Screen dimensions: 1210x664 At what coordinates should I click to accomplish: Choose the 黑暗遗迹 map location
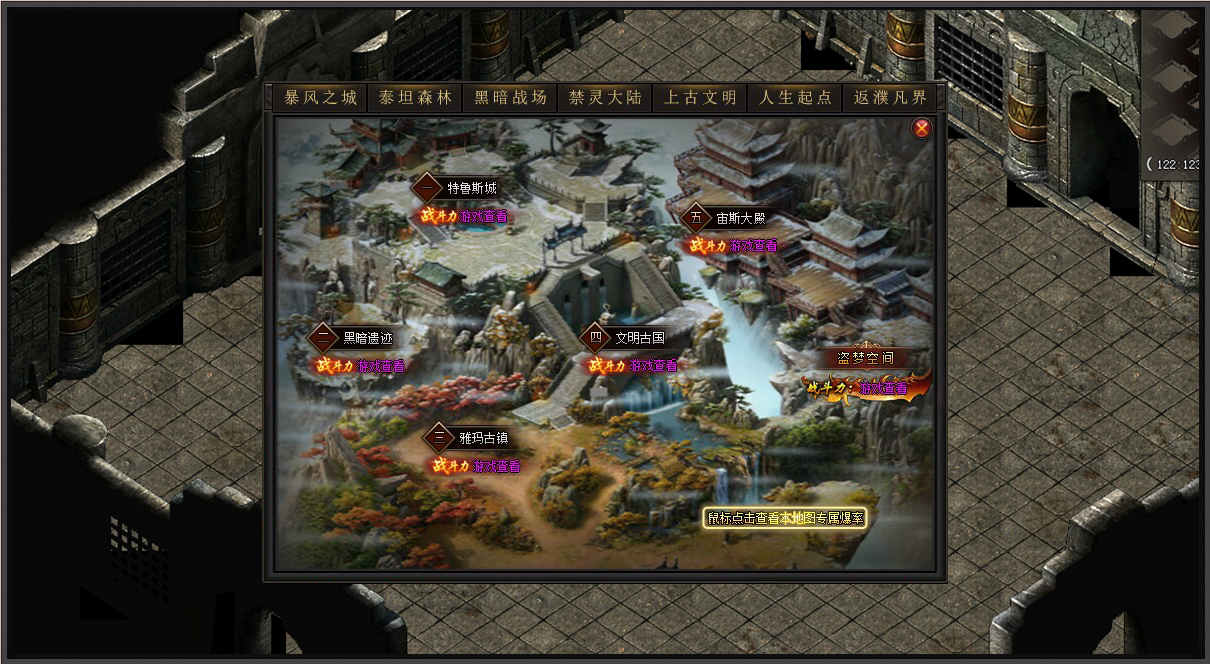coord(370,338)
